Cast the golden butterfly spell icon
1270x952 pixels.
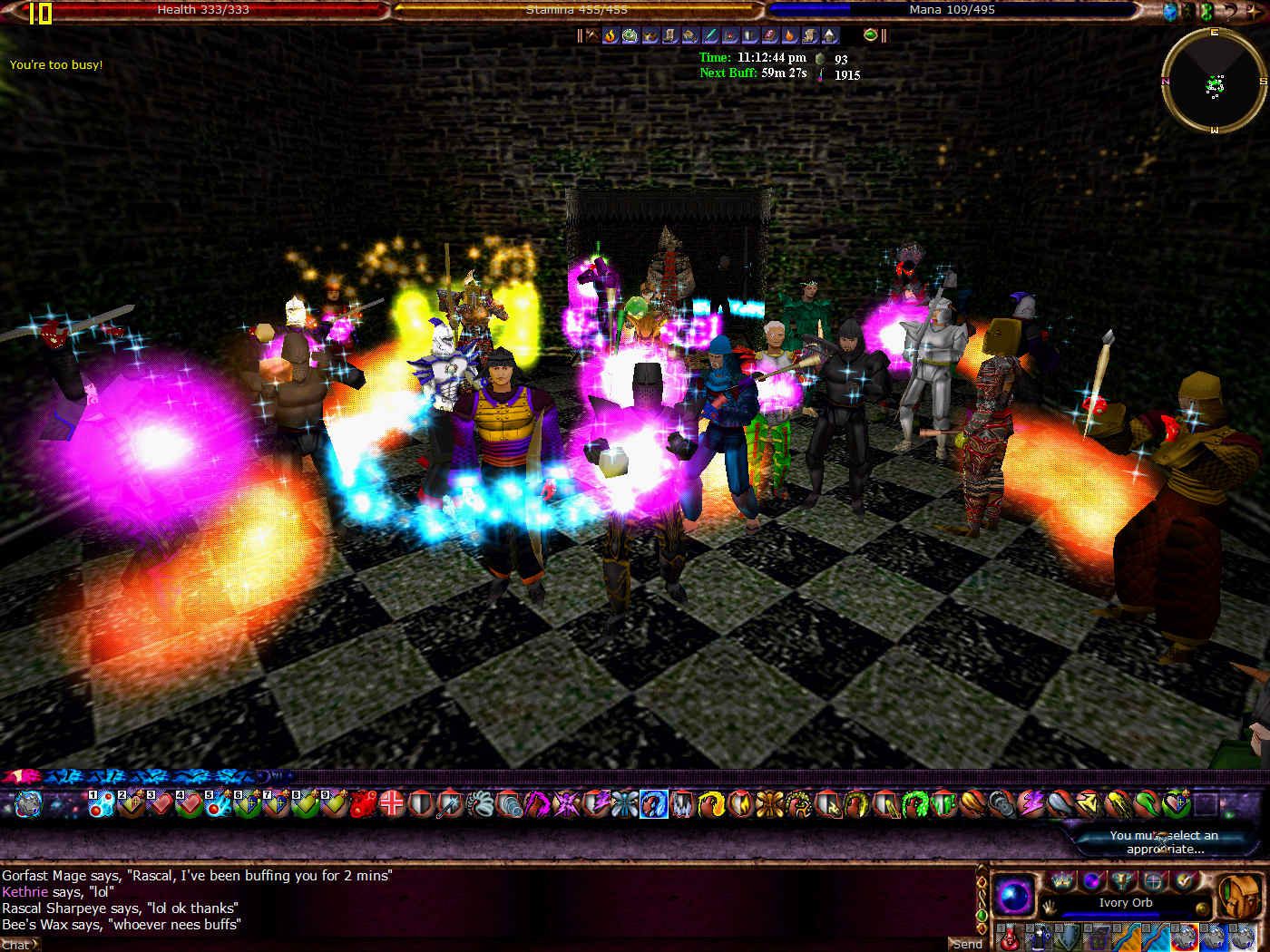[770, 803]
